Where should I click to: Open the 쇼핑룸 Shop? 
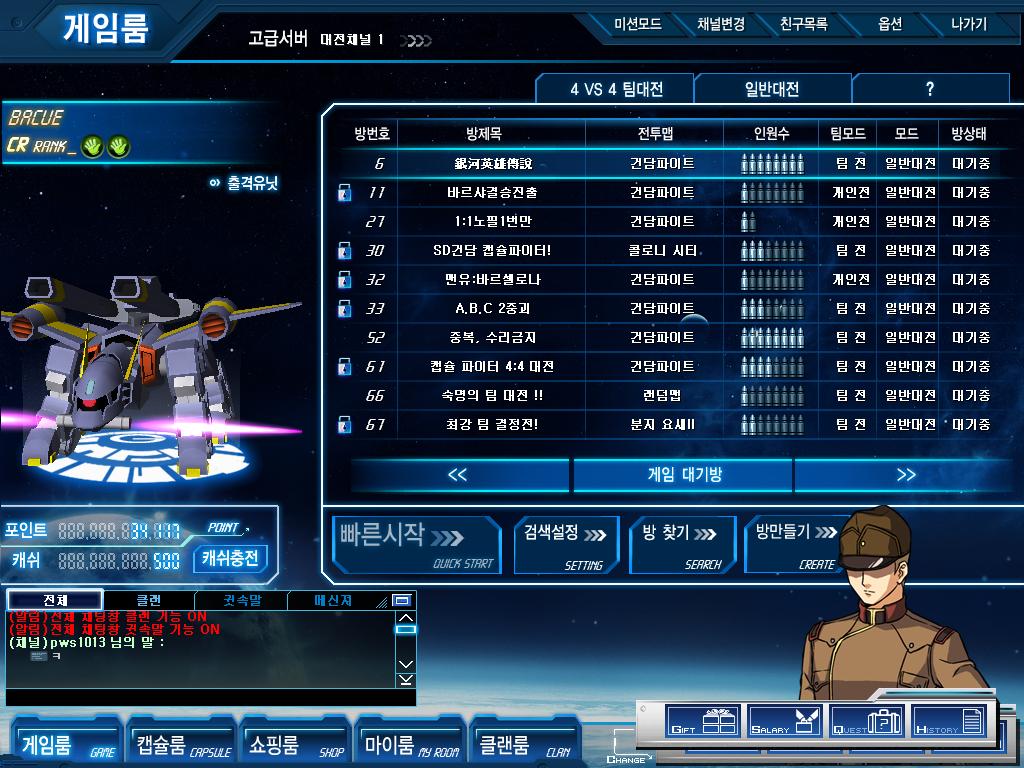click(295, 745)
